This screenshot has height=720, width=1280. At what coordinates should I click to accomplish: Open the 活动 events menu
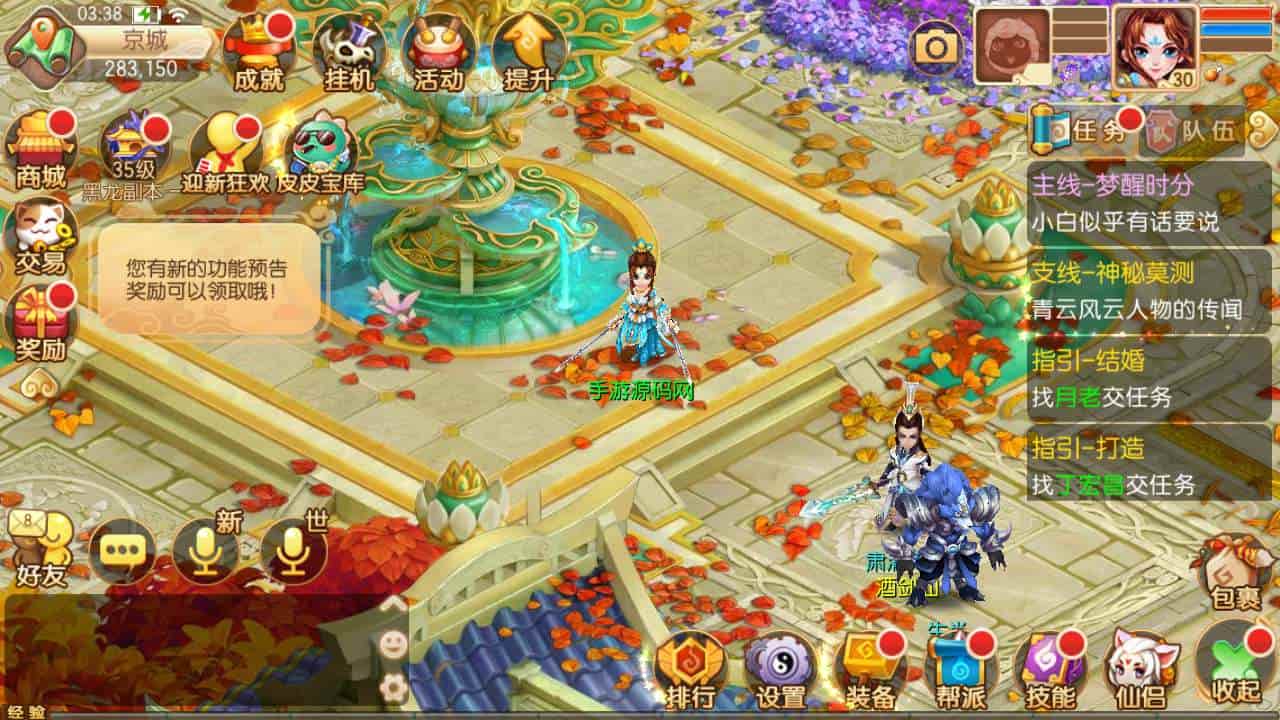coord(439,52)
